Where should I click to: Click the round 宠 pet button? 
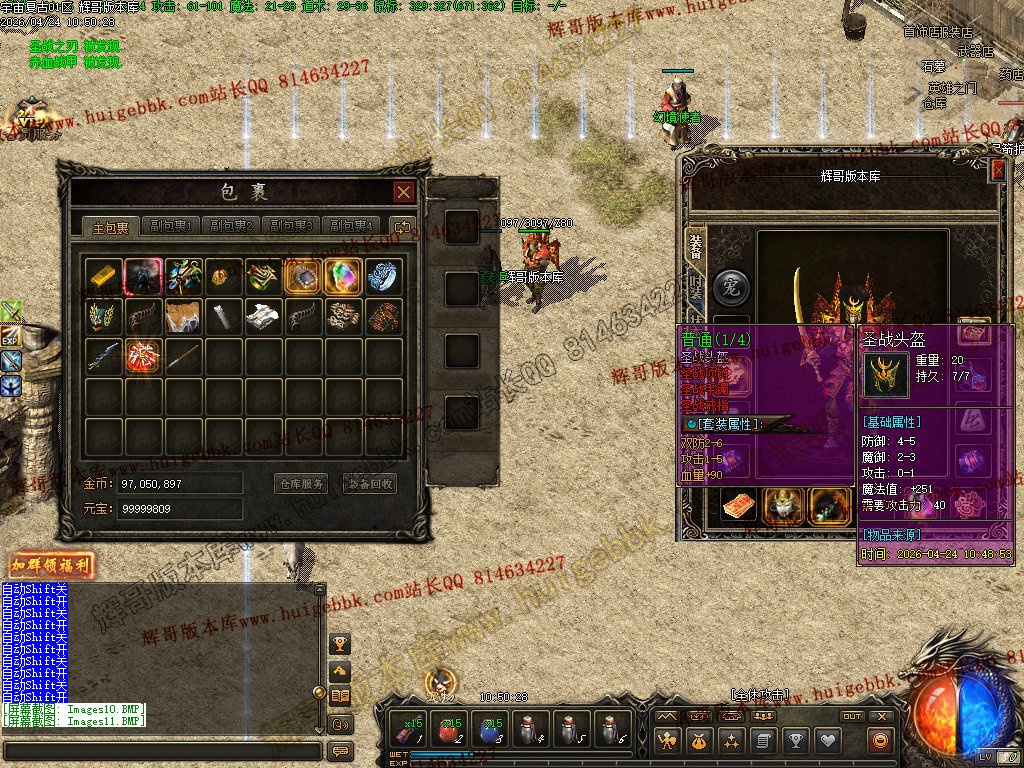tap(730, 287)
